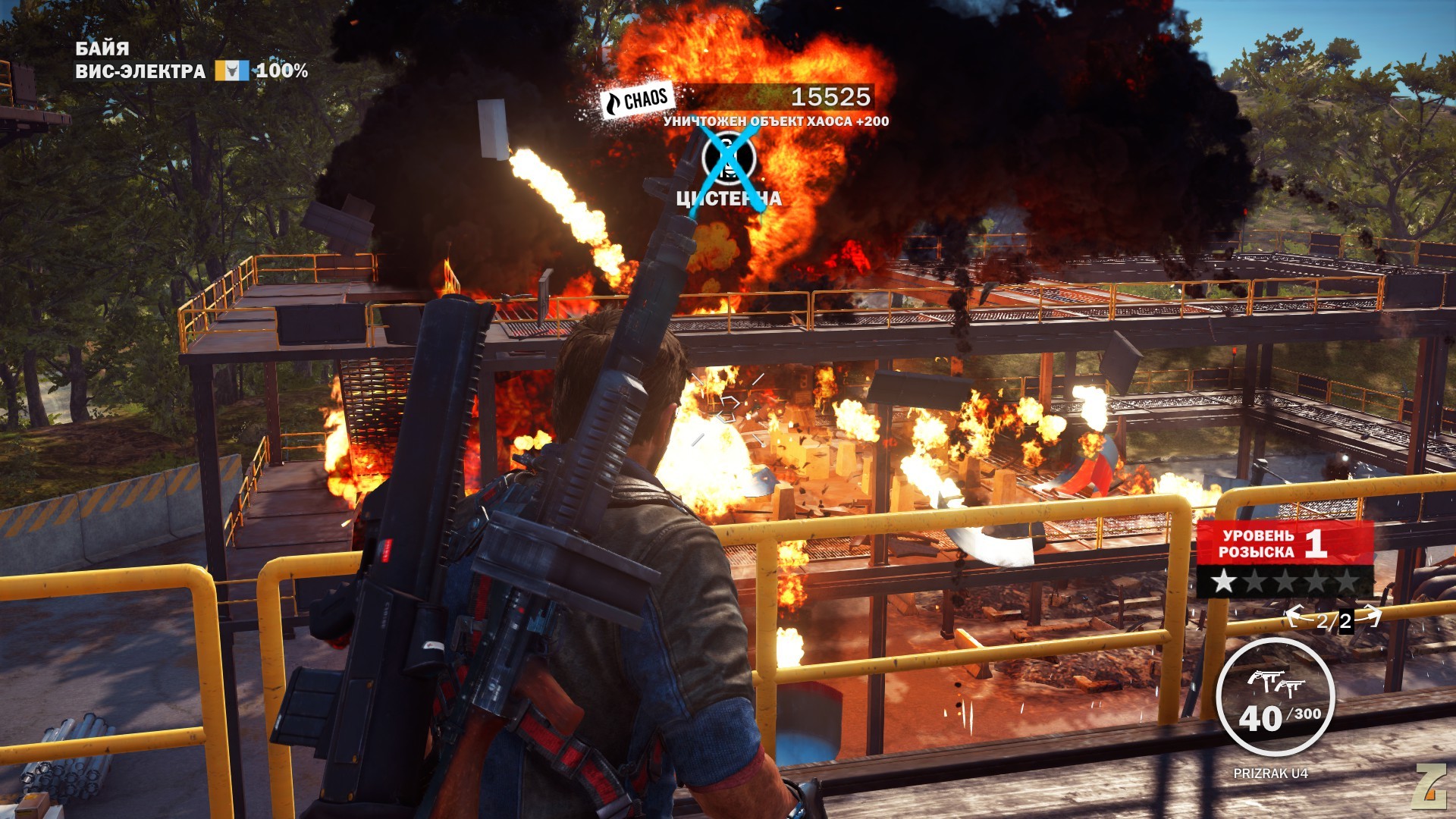
Task: Select the Prizrak U4 weapon circle
Action: (1275, 698)
